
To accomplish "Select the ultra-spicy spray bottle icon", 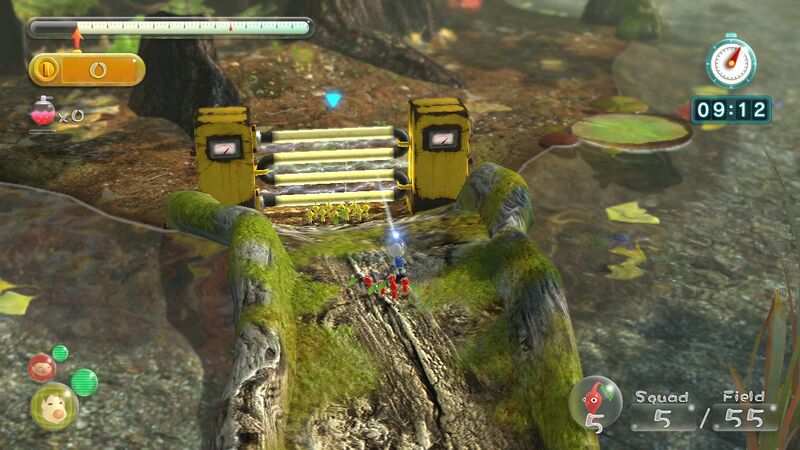I will (x=43, y=112).
